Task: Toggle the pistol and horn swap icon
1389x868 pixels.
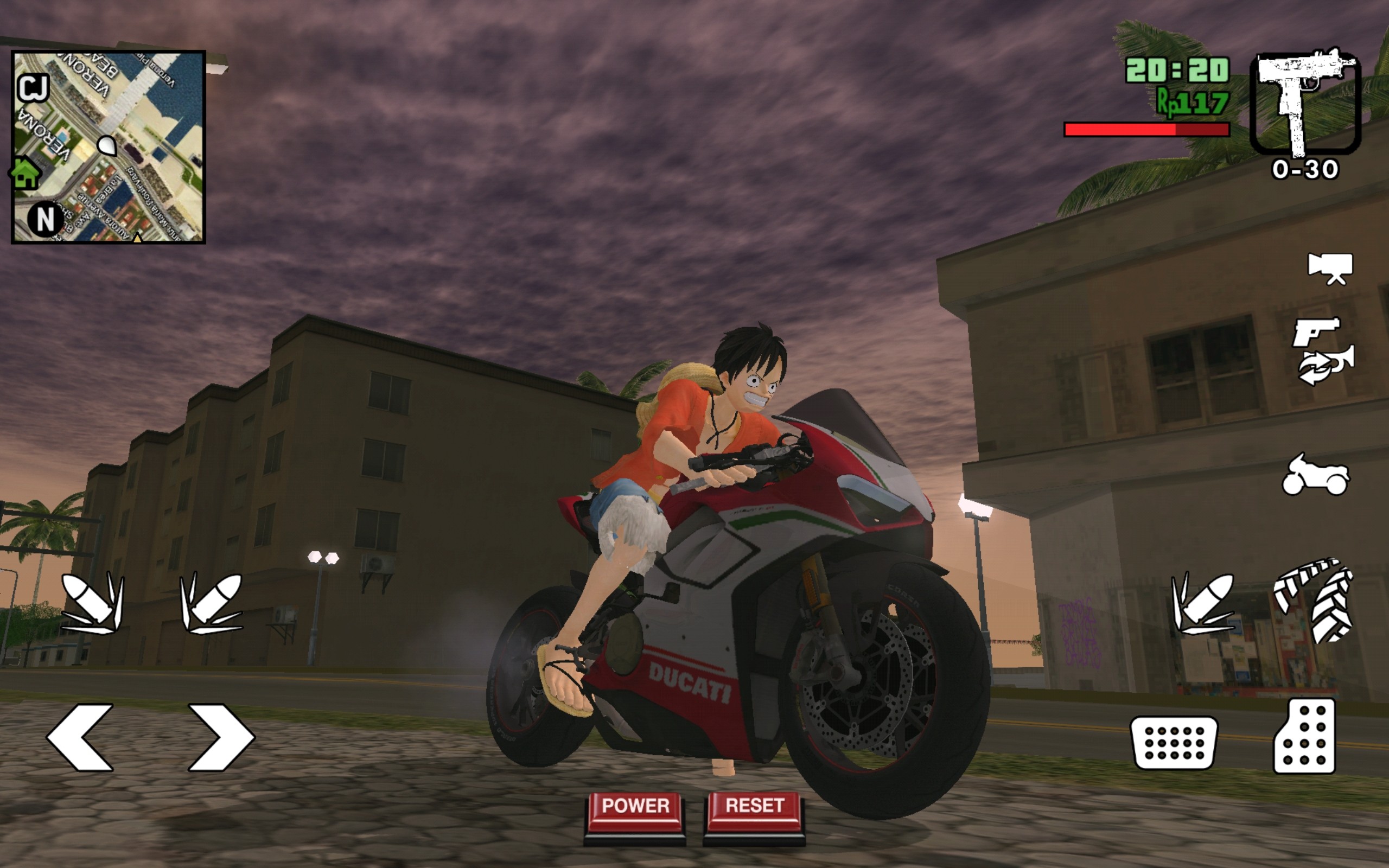Action: (1322, 352)
